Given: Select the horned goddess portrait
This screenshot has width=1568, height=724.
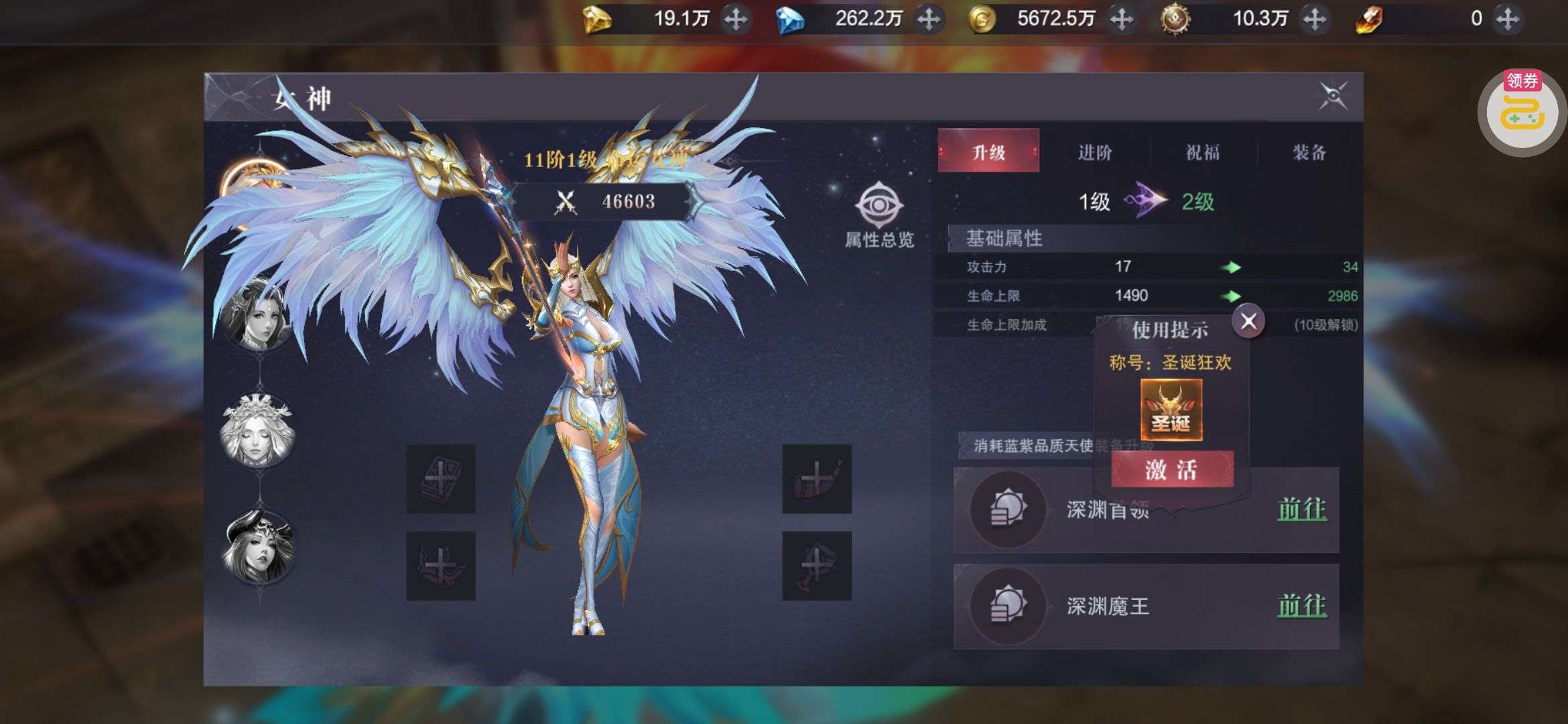Looking at the screenshot, I should click(259, 547).
